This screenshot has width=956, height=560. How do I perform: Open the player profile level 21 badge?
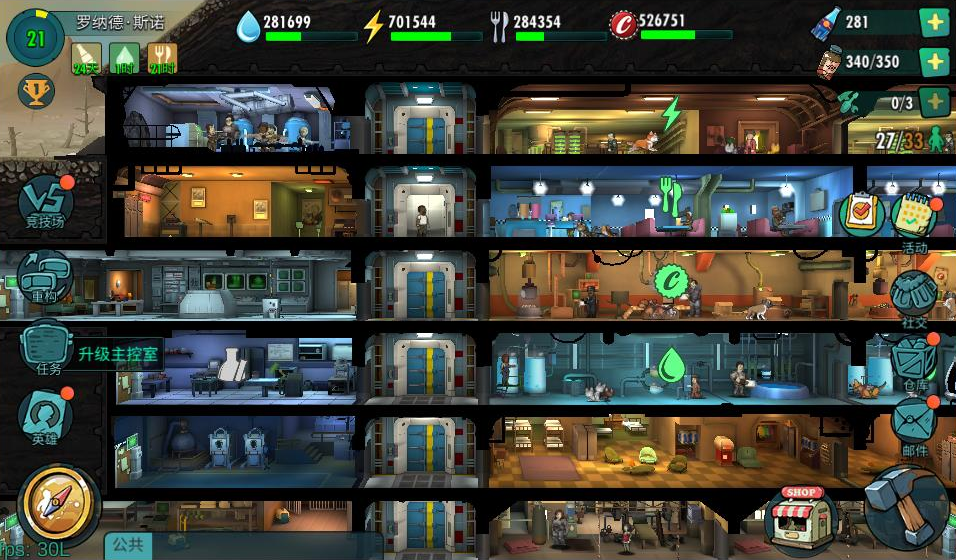coord(36,39)
